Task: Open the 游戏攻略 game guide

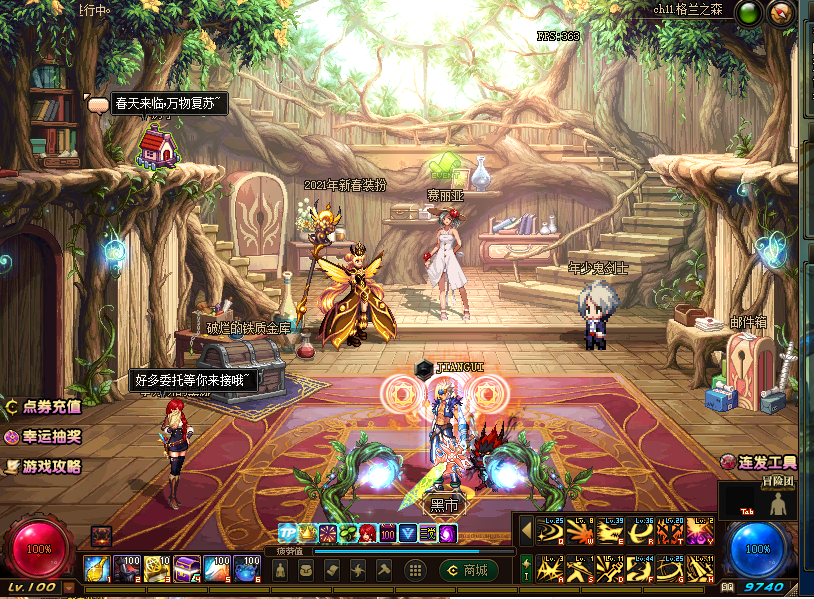Action: pyautogui.click(x=45, y=466)
